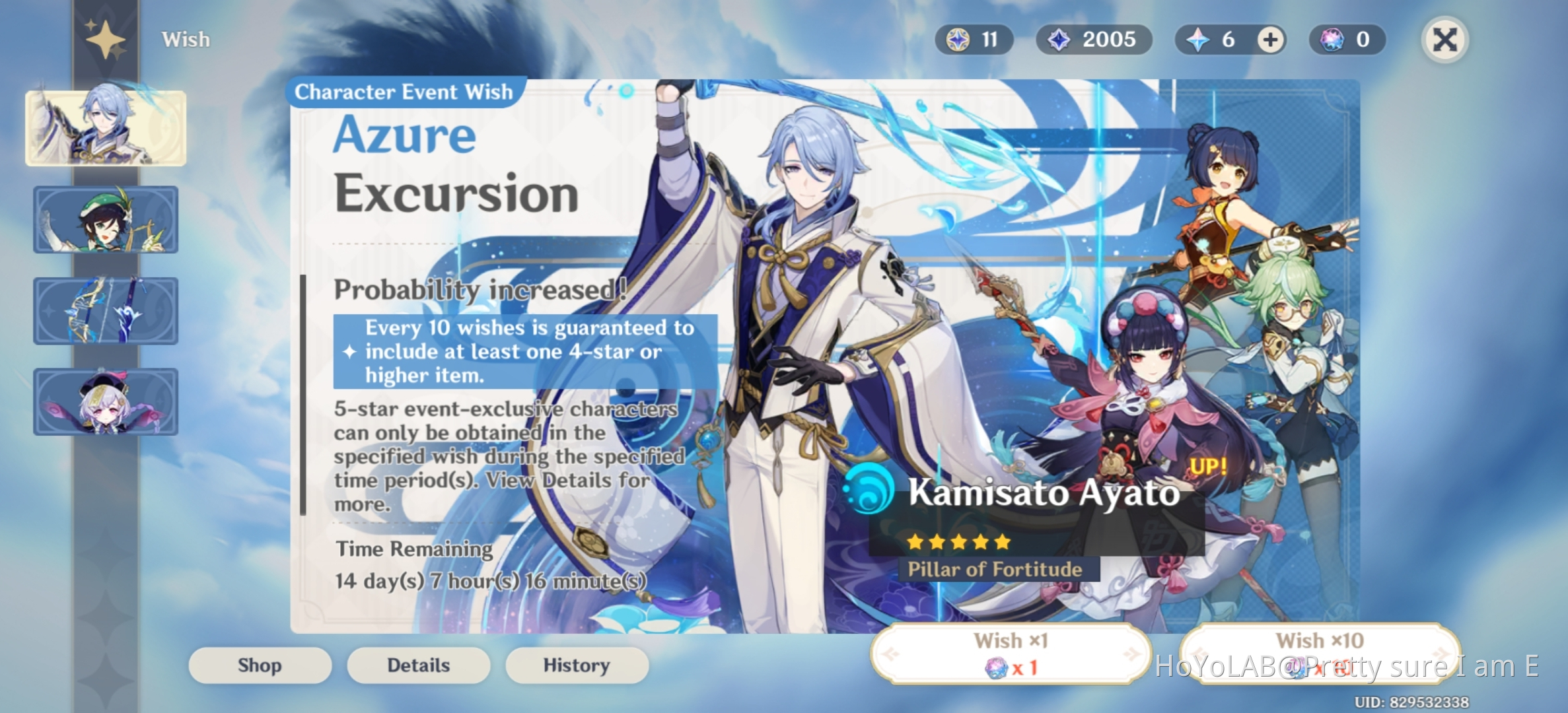1568x713 pixels.
Task: View banner Details
Action: 417,665
